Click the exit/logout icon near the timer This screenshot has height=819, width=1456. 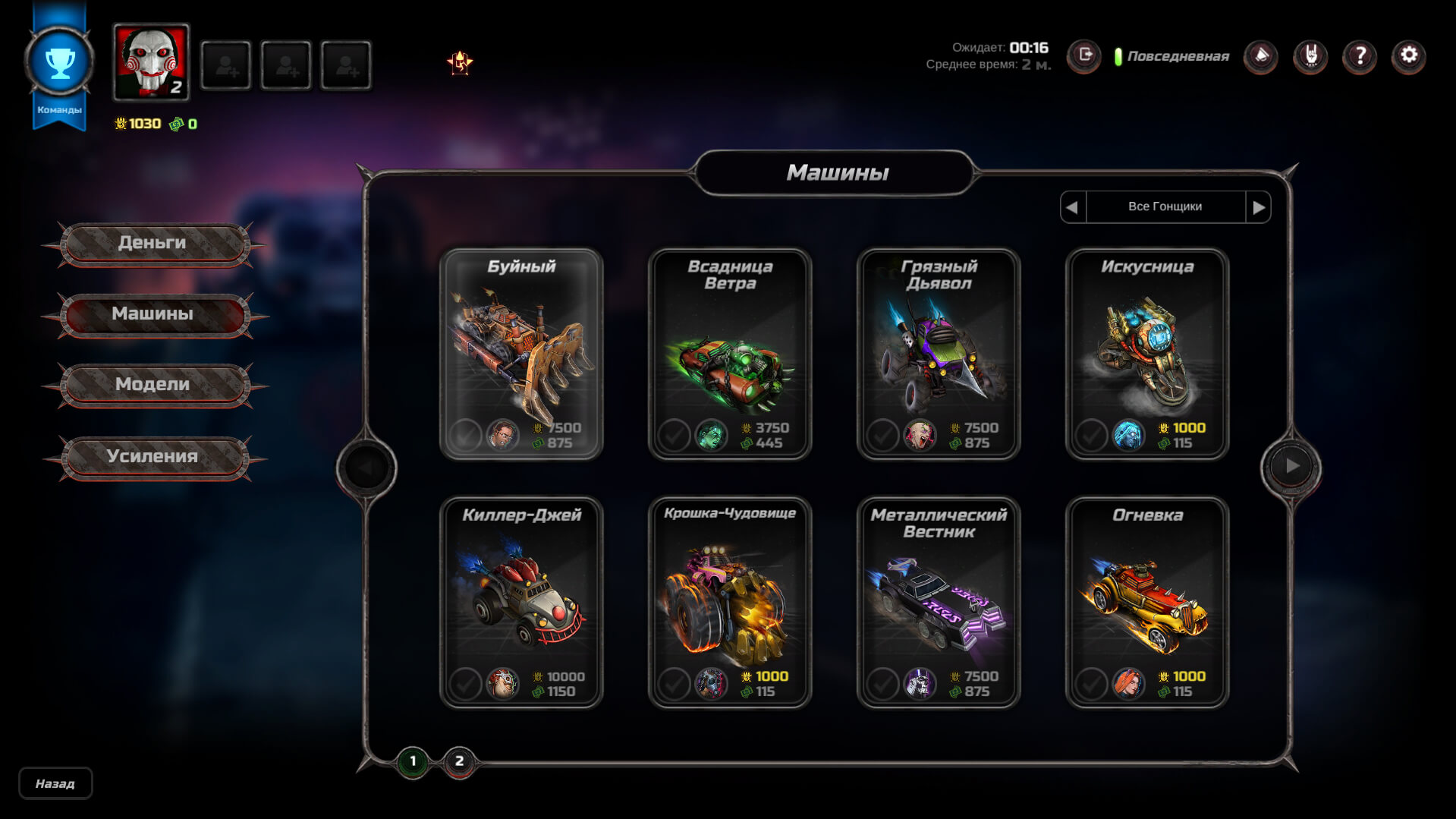pos(1084,54)
